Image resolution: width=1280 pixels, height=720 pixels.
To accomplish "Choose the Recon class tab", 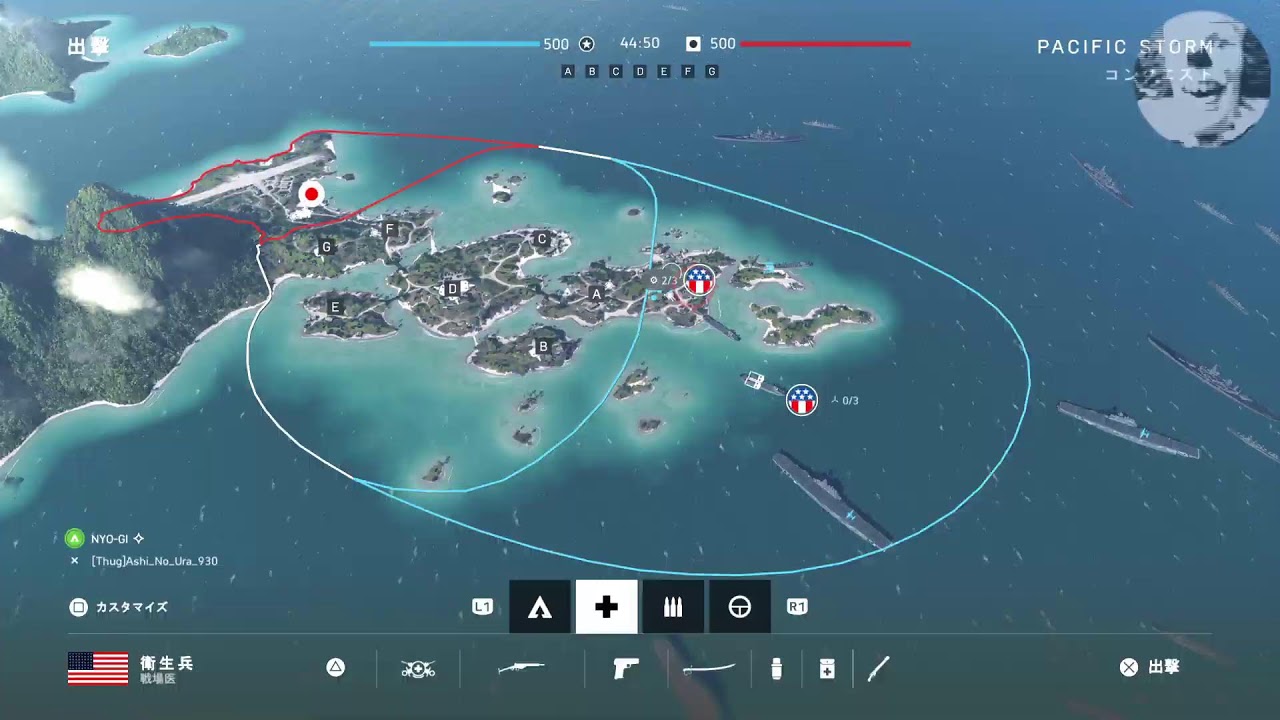I will click(739, 607).
